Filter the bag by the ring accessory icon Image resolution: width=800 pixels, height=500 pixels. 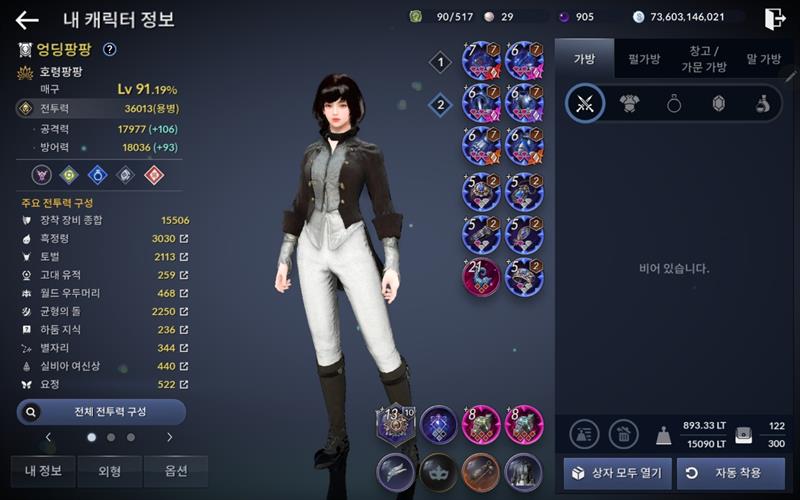(674, 104)
